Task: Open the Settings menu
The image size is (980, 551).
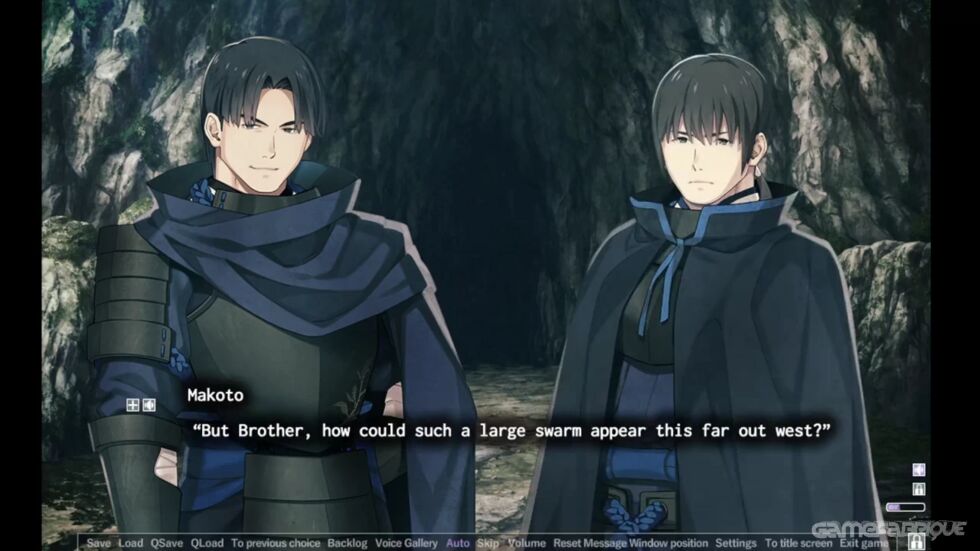Action: [735, 543]
